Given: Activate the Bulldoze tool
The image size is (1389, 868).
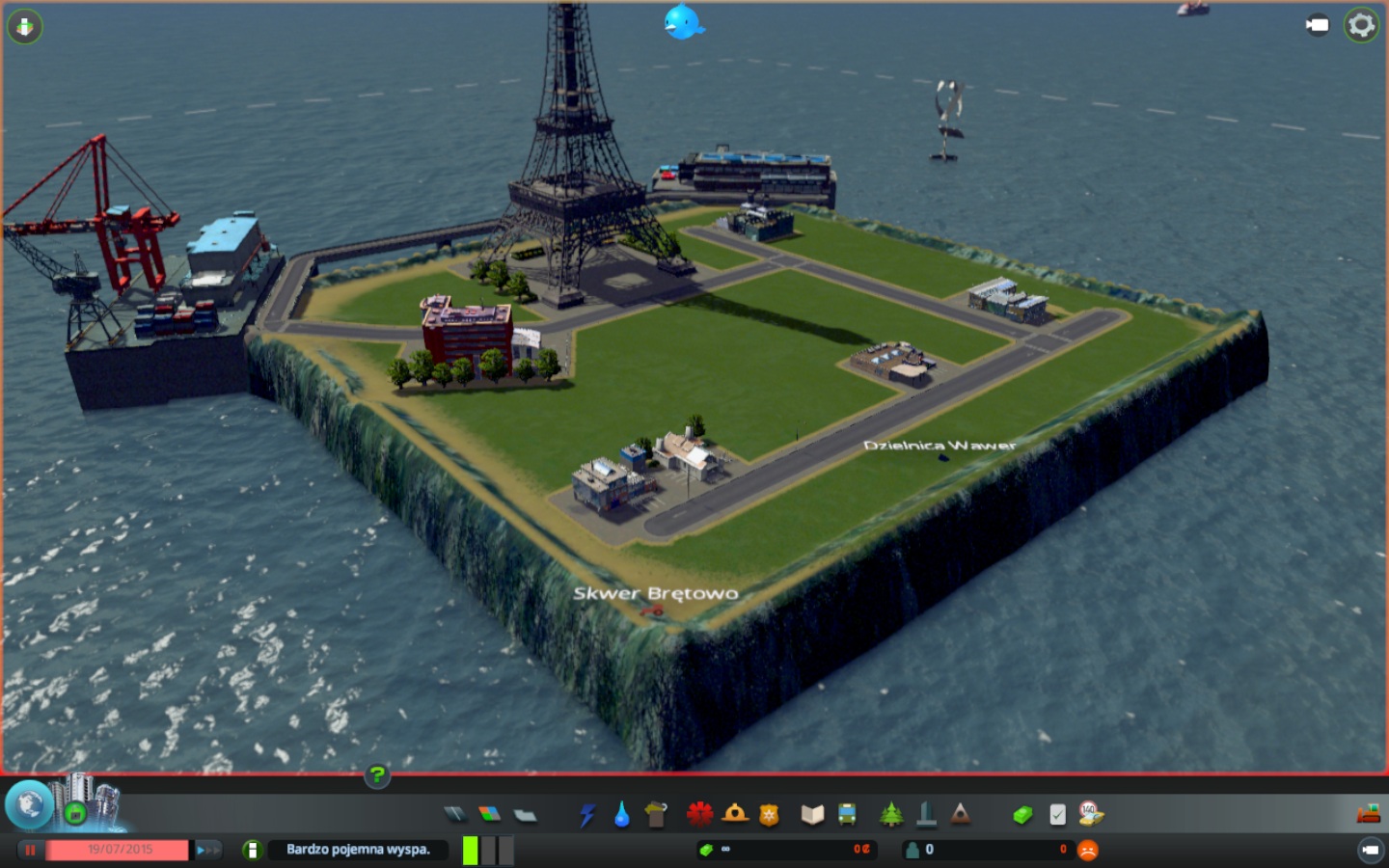Looking at the screenshot, I should (x=1368, y=815).
